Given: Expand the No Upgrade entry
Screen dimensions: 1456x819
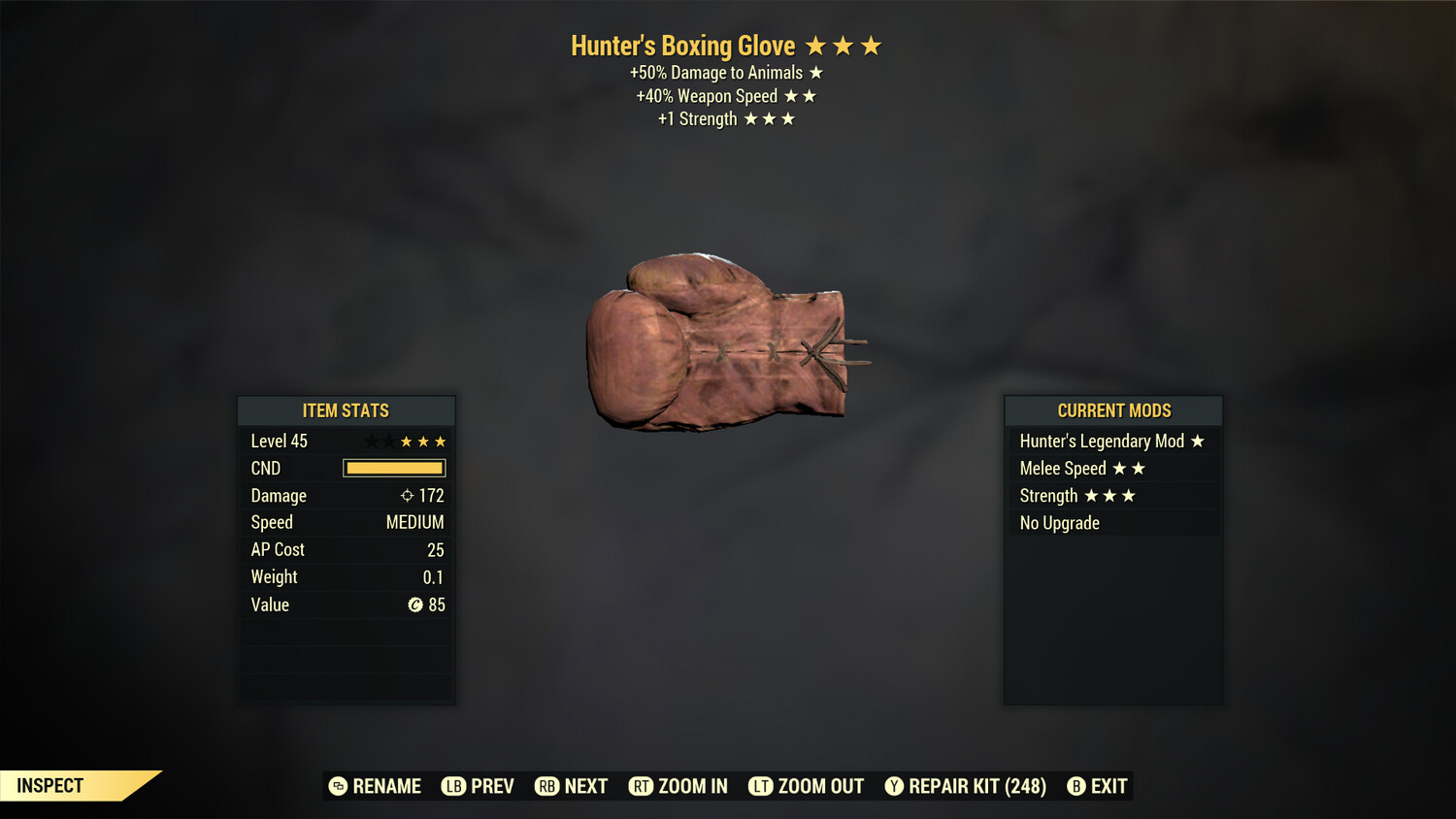Looking at the screenshot, I should (1058, 522).
